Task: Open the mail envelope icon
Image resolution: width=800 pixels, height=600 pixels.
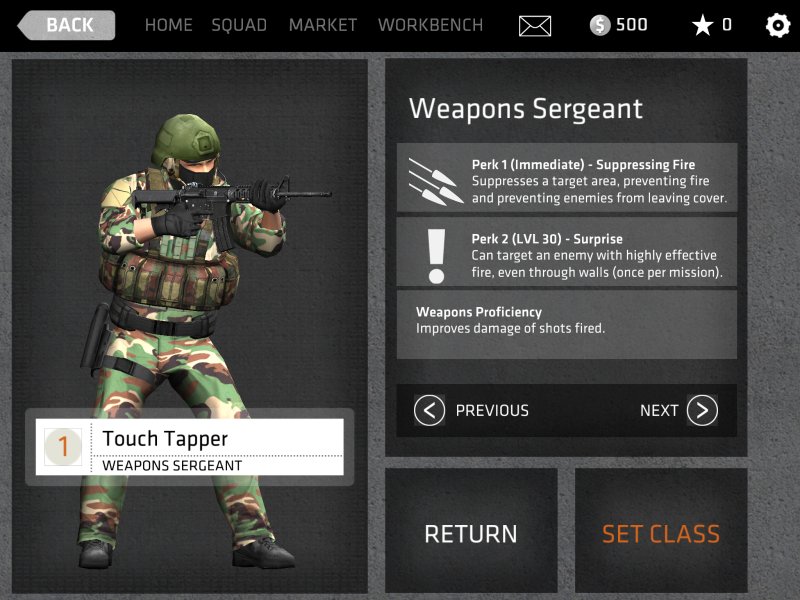Action: coord(535,26)
